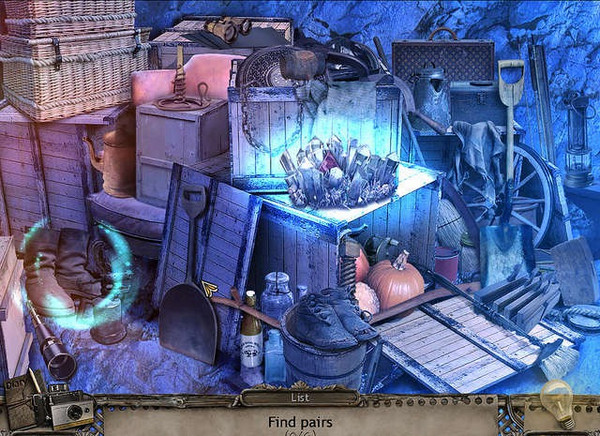Image resolution: width=600 pixels, height=436 pixels.
Task: Click the camera icon
Action: (74, 411)
